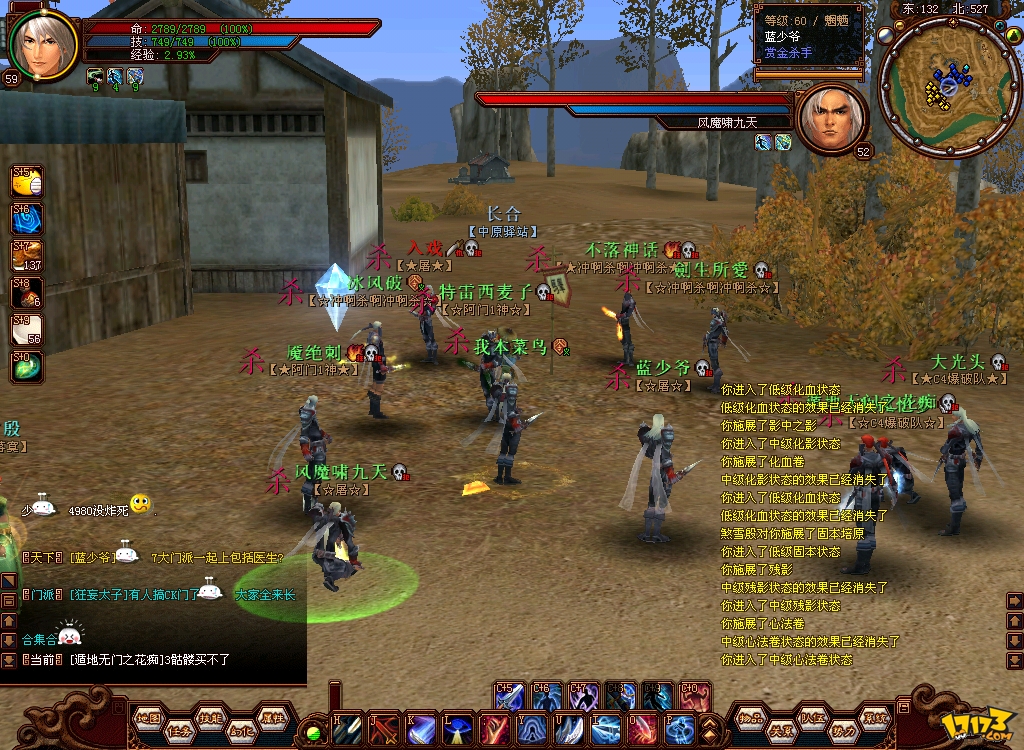This screenshot has width=1024, height=750.
Task: Open the 系统 system menu
Action: [x=876, y=716]
